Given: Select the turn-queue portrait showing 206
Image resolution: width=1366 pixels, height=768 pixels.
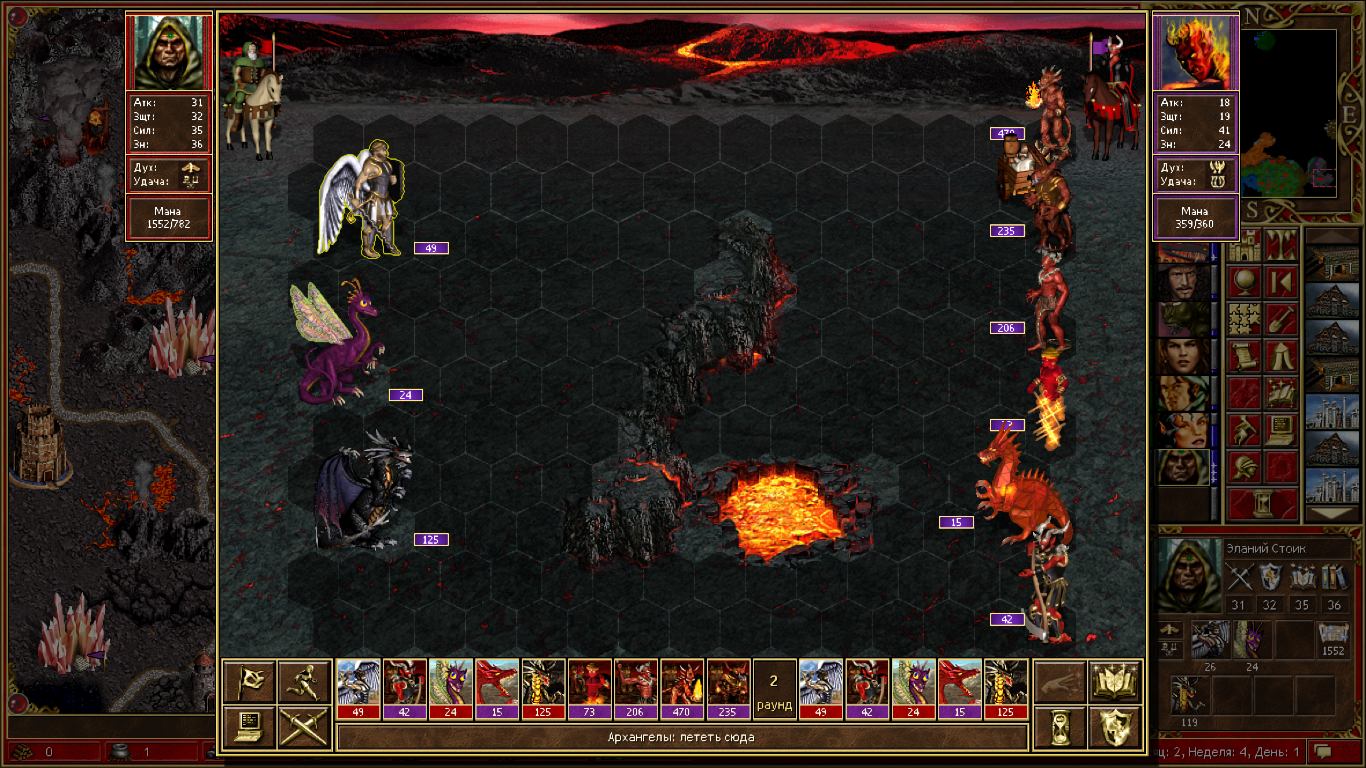Looking at the screenshot, I should [635, 688].
